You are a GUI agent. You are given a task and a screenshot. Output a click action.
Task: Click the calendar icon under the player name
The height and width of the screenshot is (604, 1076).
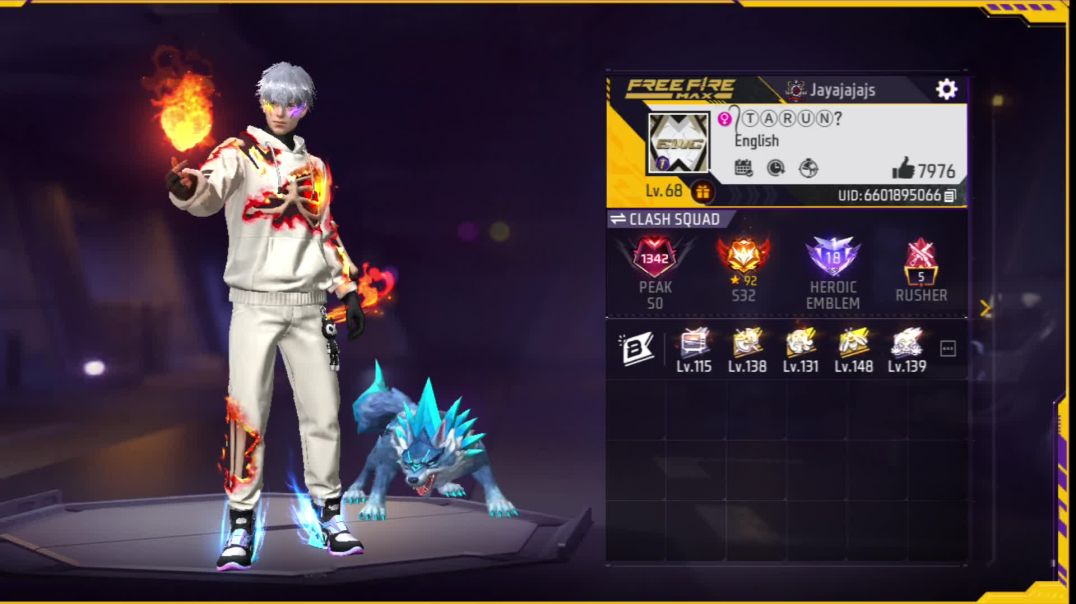(x=743, y=168)
